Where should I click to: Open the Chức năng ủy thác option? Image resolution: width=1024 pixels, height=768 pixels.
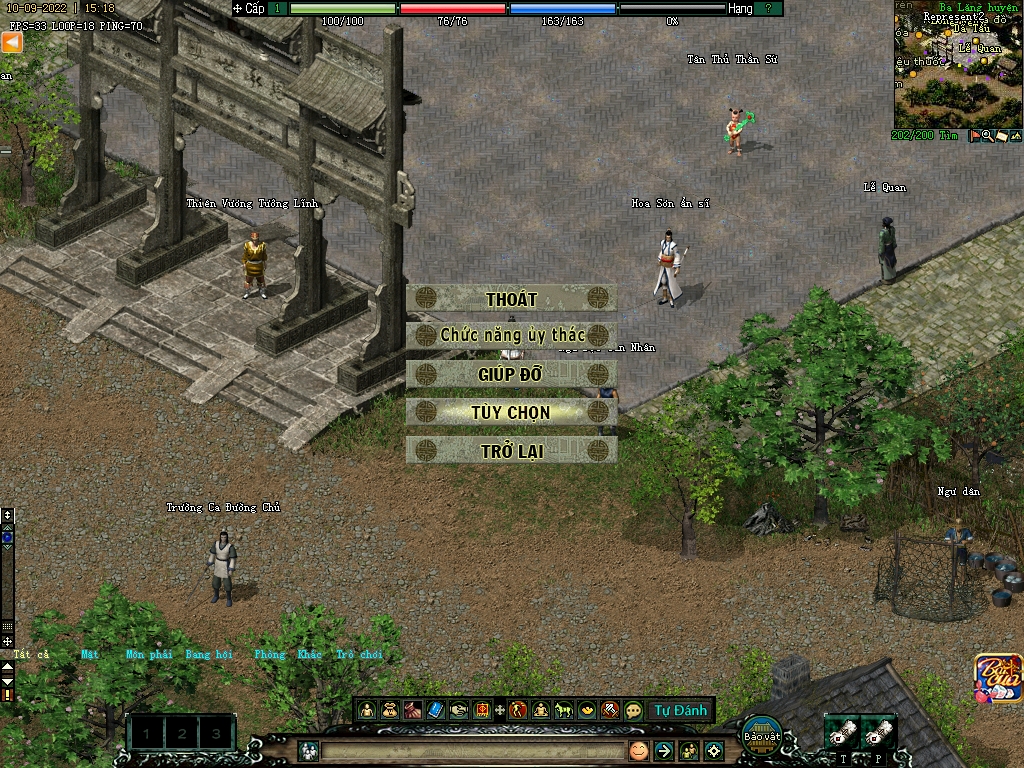coord(511,336)
